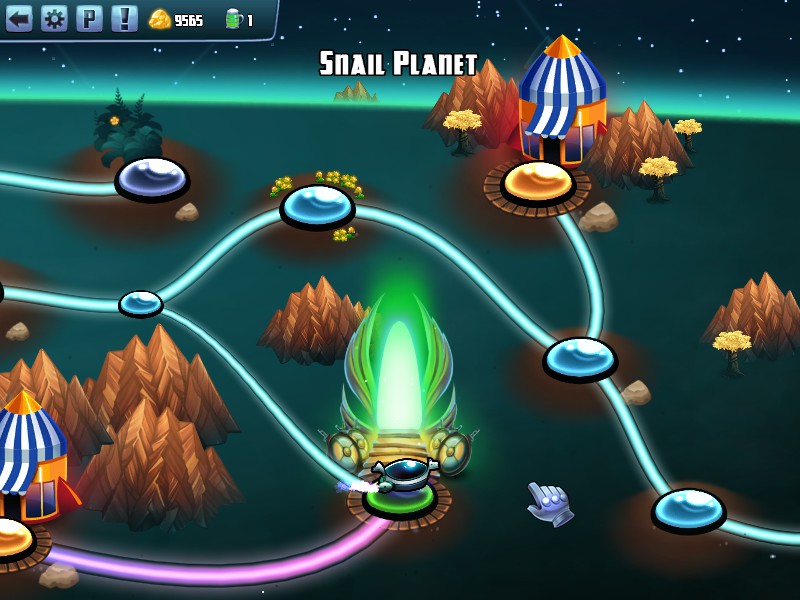Viewport: 800px width, 600px height.
Task: Select the orange level node under the top tent
Action: coord(538,181)
